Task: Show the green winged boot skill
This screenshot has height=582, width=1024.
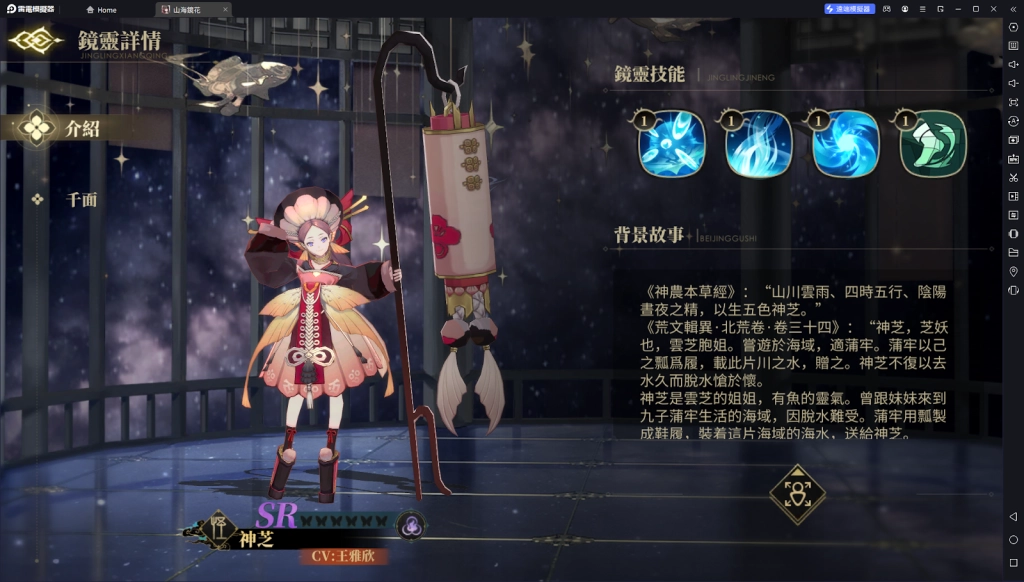Action: [933, 144]
